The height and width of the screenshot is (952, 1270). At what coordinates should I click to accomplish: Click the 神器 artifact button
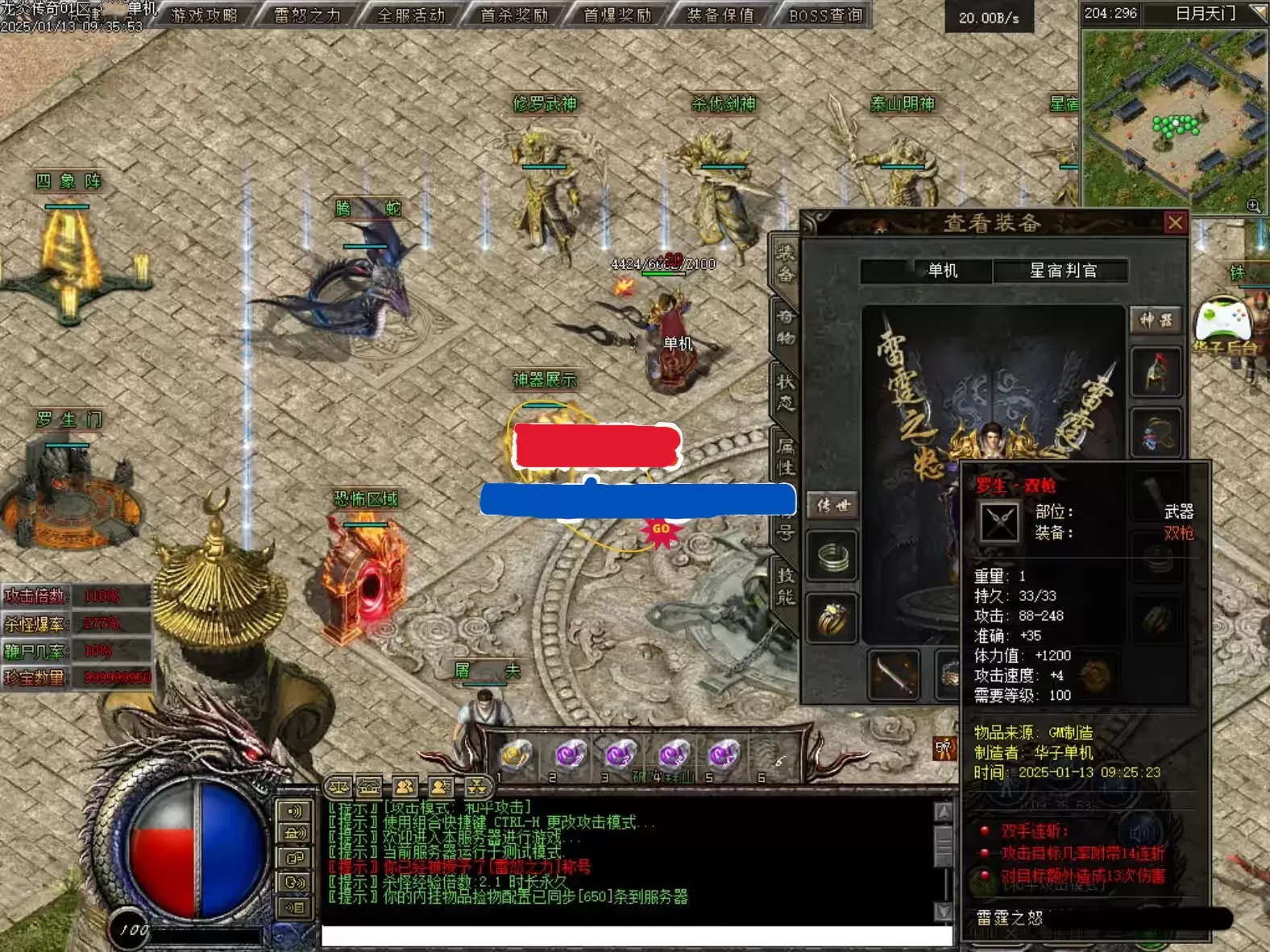[x=1156, y=320]
